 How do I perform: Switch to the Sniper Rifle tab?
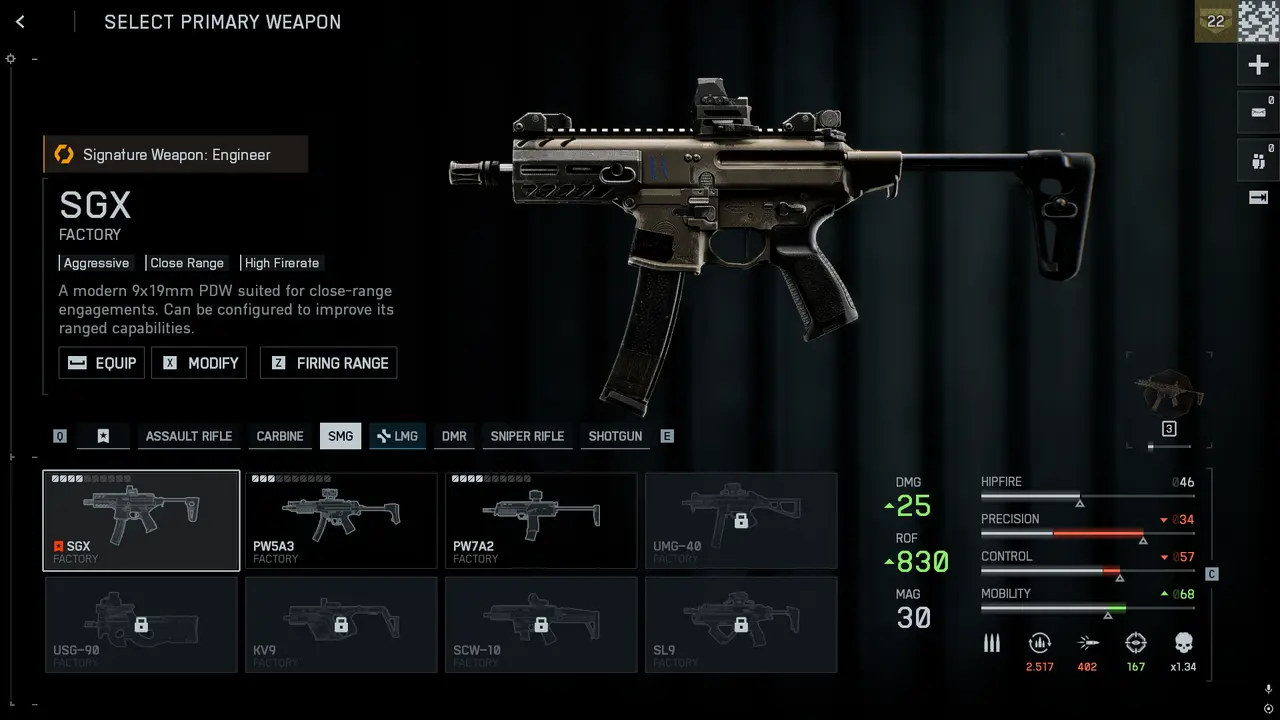pyautogui.click(x=527, y=436)
